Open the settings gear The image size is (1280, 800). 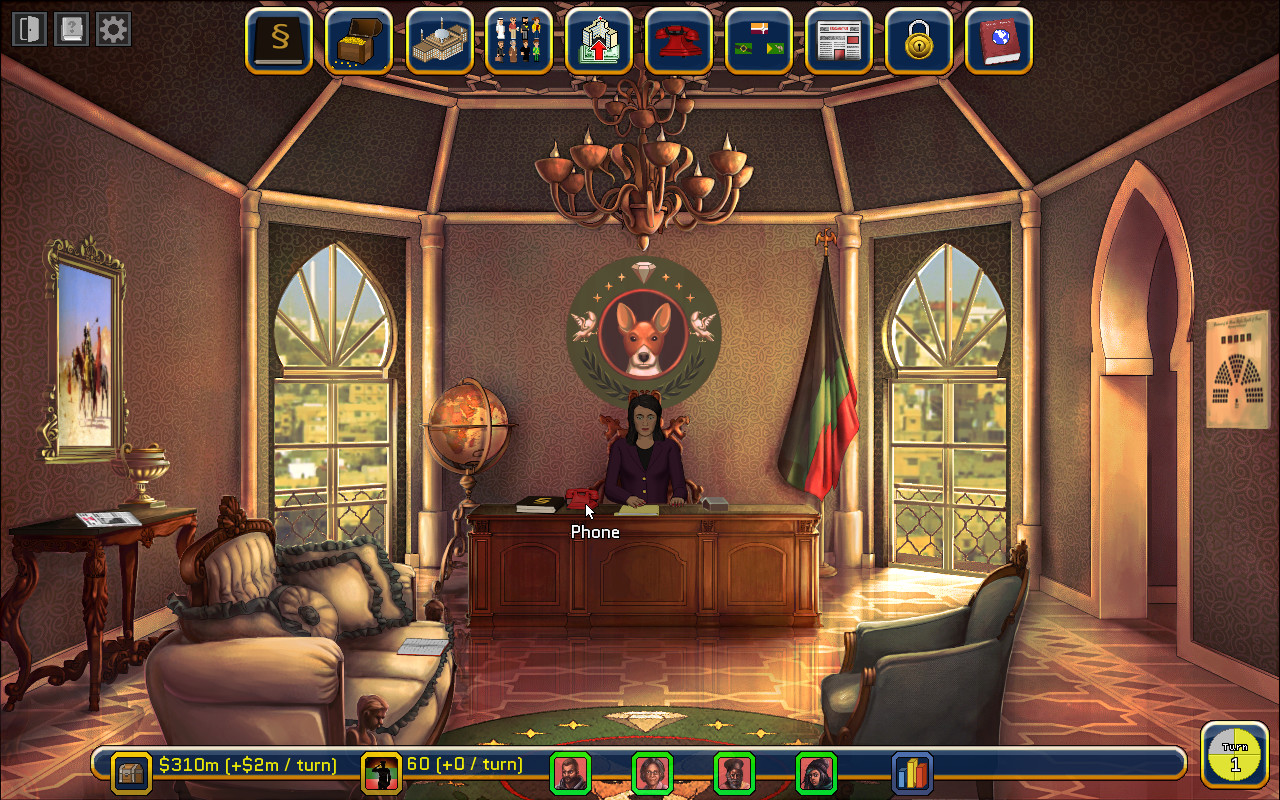click(112, 28)
